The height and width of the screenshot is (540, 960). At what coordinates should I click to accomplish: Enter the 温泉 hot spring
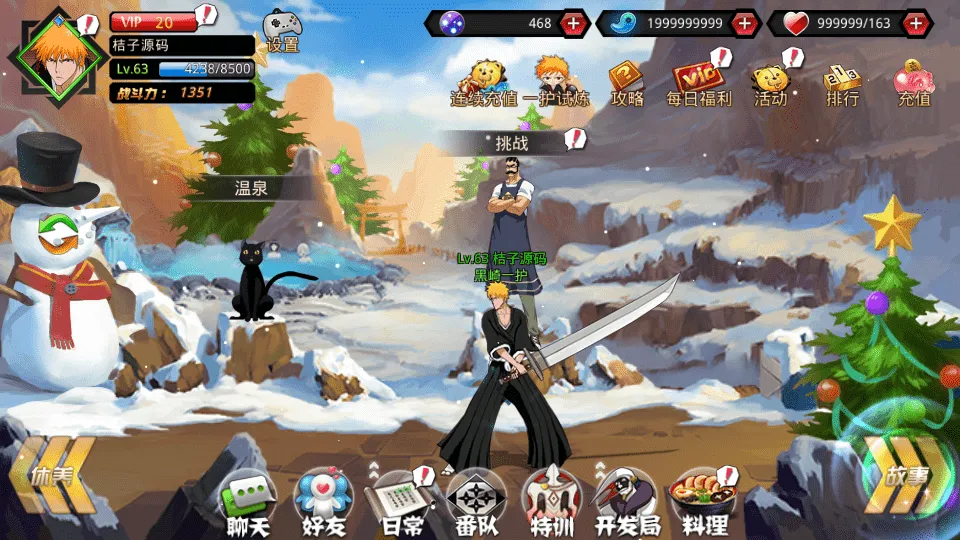pos(251,187)
